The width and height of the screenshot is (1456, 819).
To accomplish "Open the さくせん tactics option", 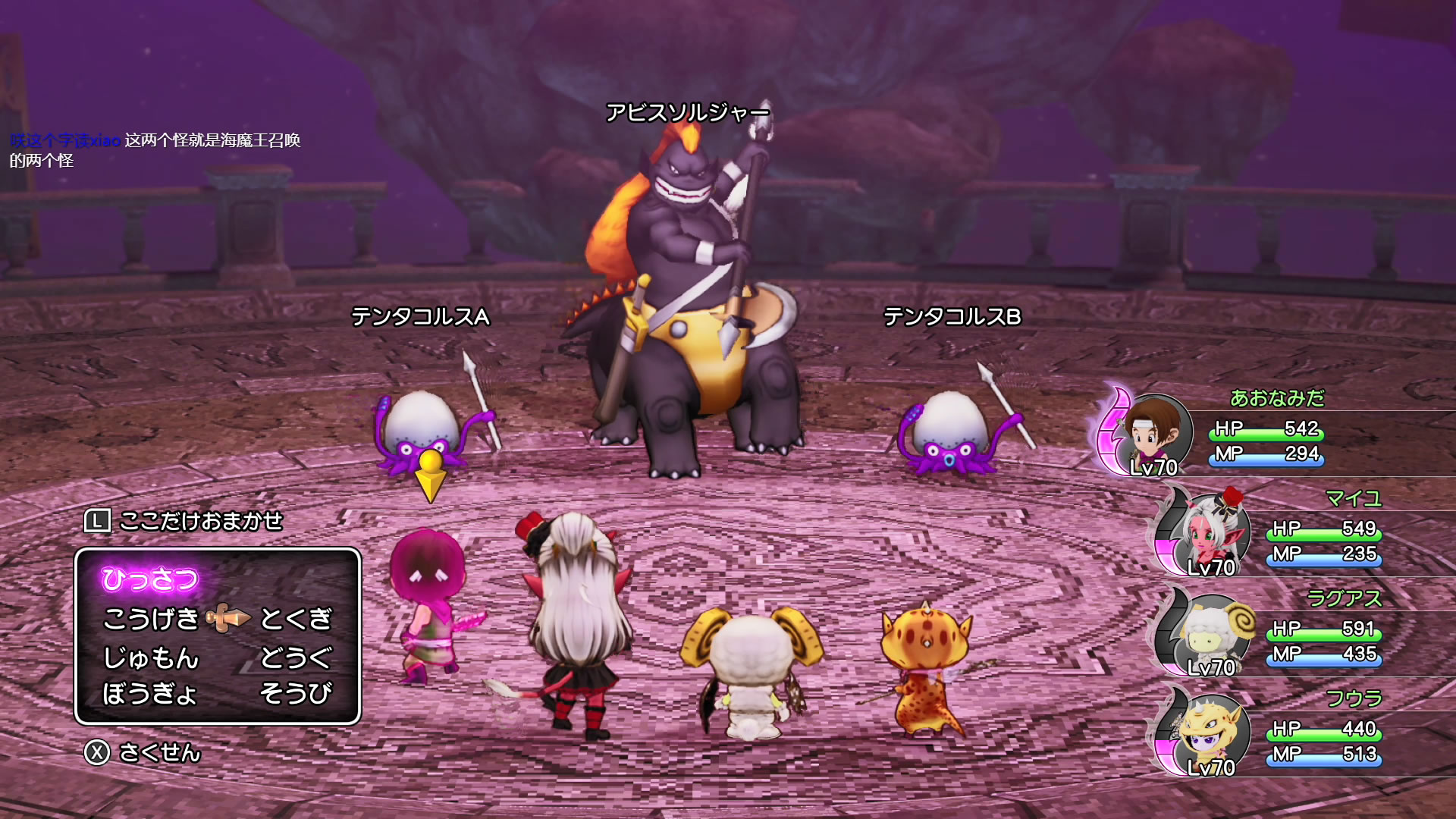I will coord(144,753).
